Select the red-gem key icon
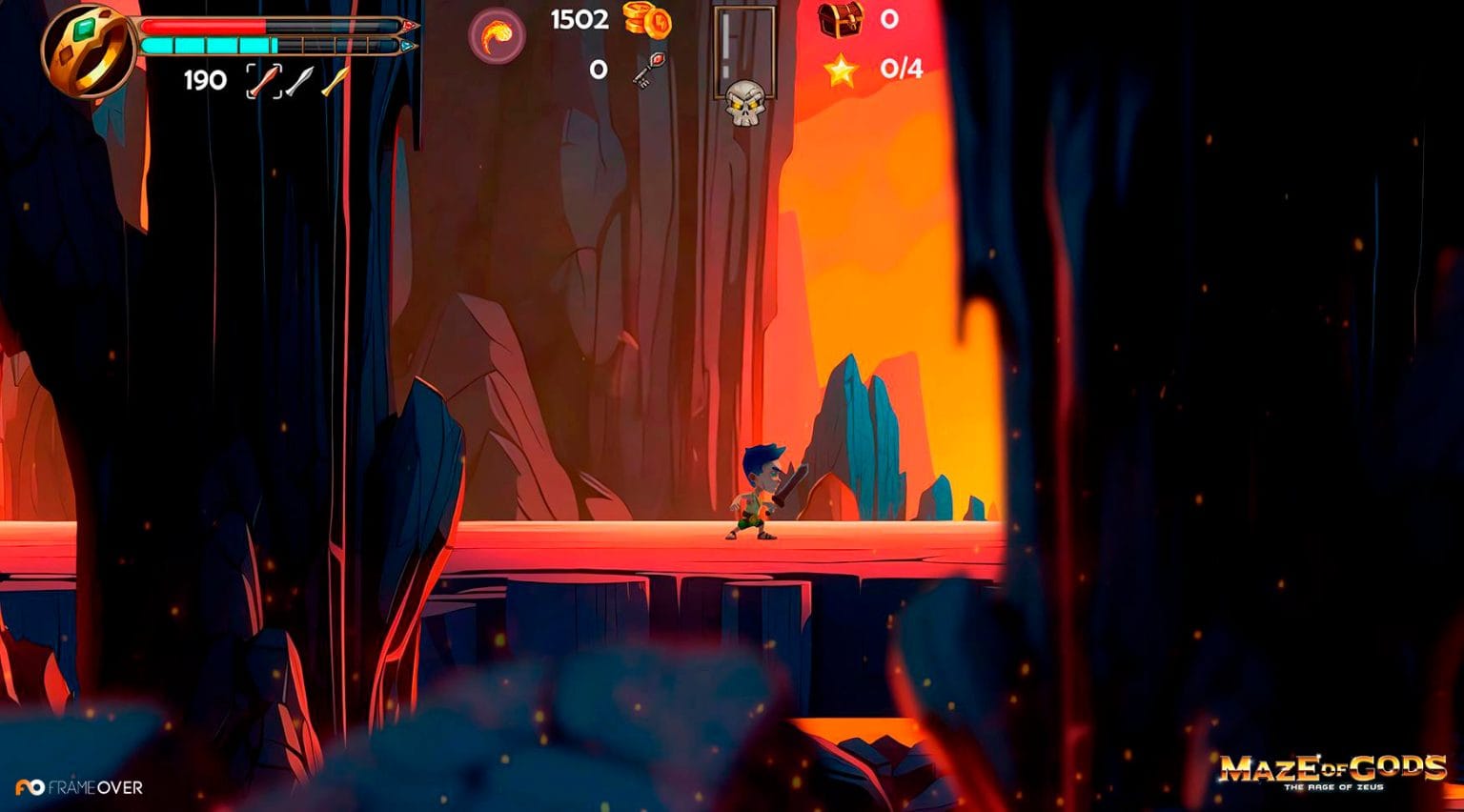Image resolution: width=1464 pixels, height=812 pixels. (648, 70)
